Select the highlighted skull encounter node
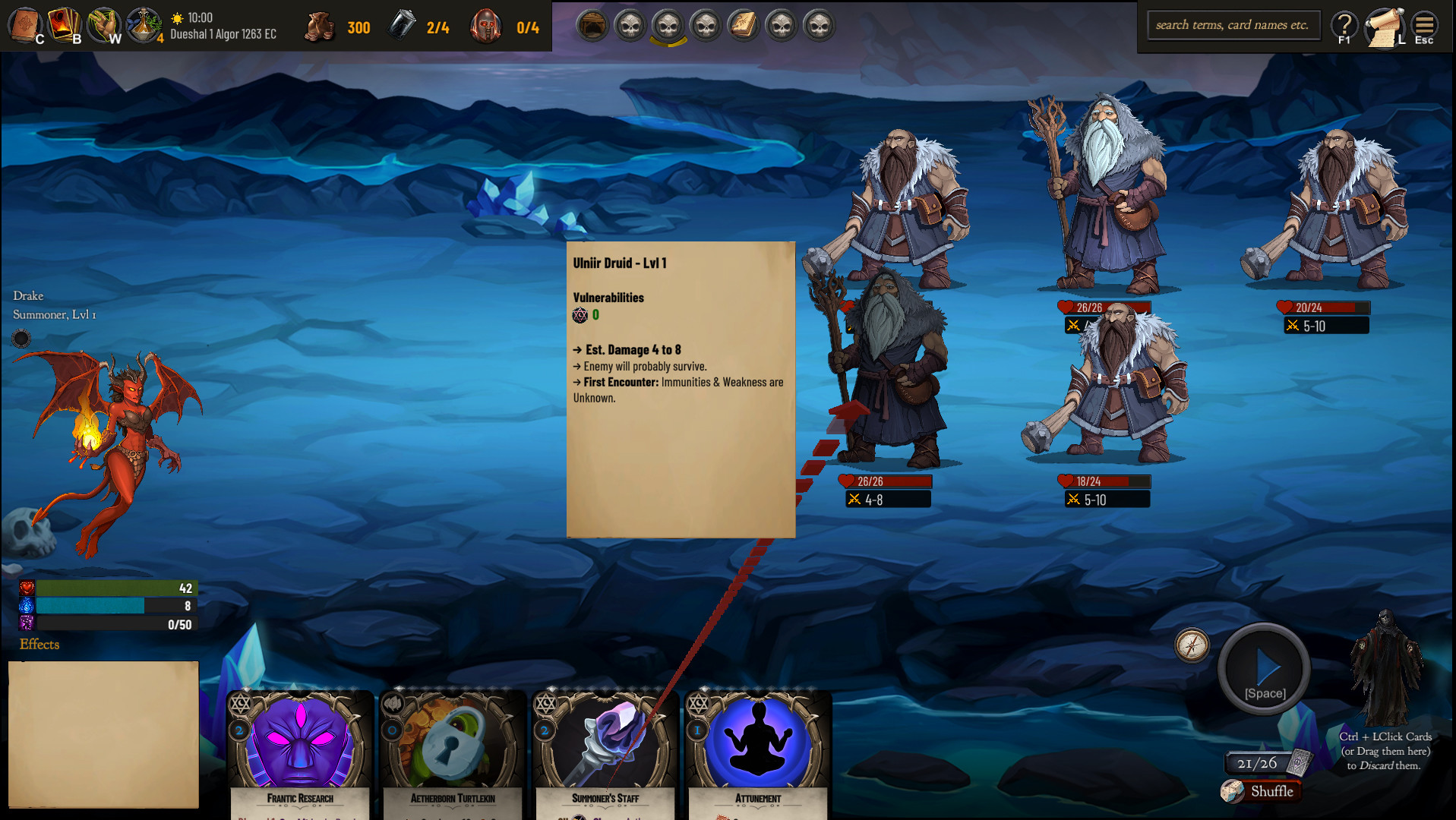Screen dimensions: 1456x820 point(666,25)
